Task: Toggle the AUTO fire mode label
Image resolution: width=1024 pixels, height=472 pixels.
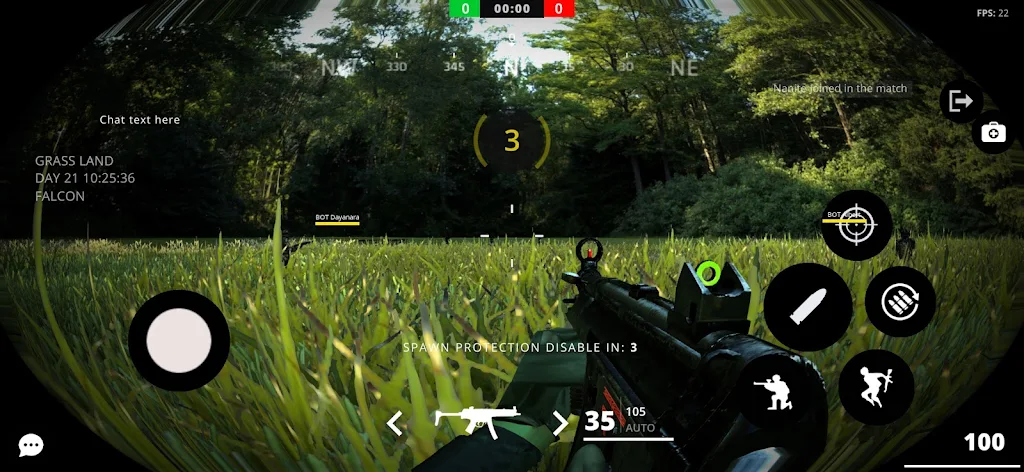Action: point(640,428)
